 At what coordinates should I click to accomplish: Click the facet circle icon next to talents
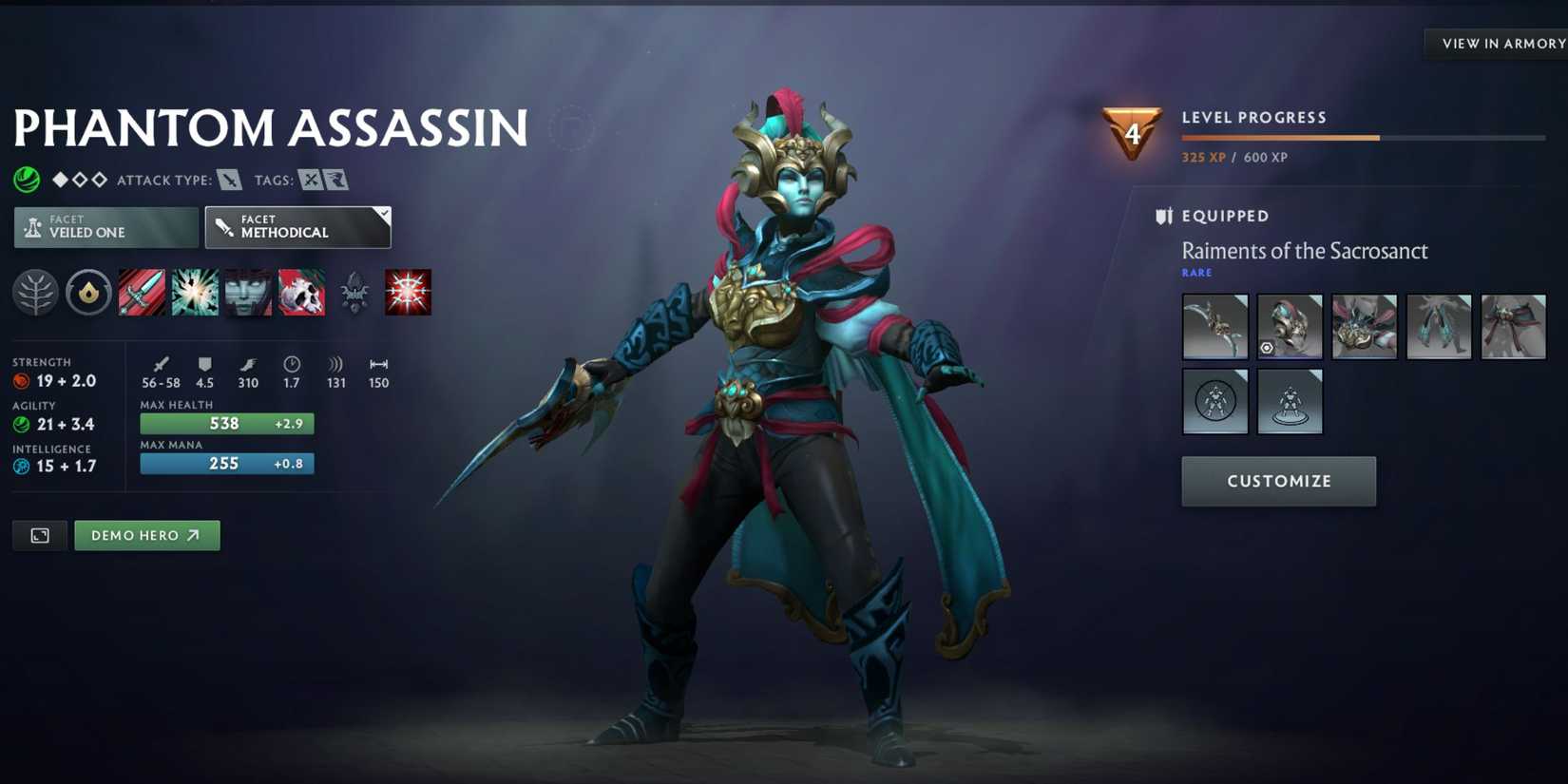point(88,292)
